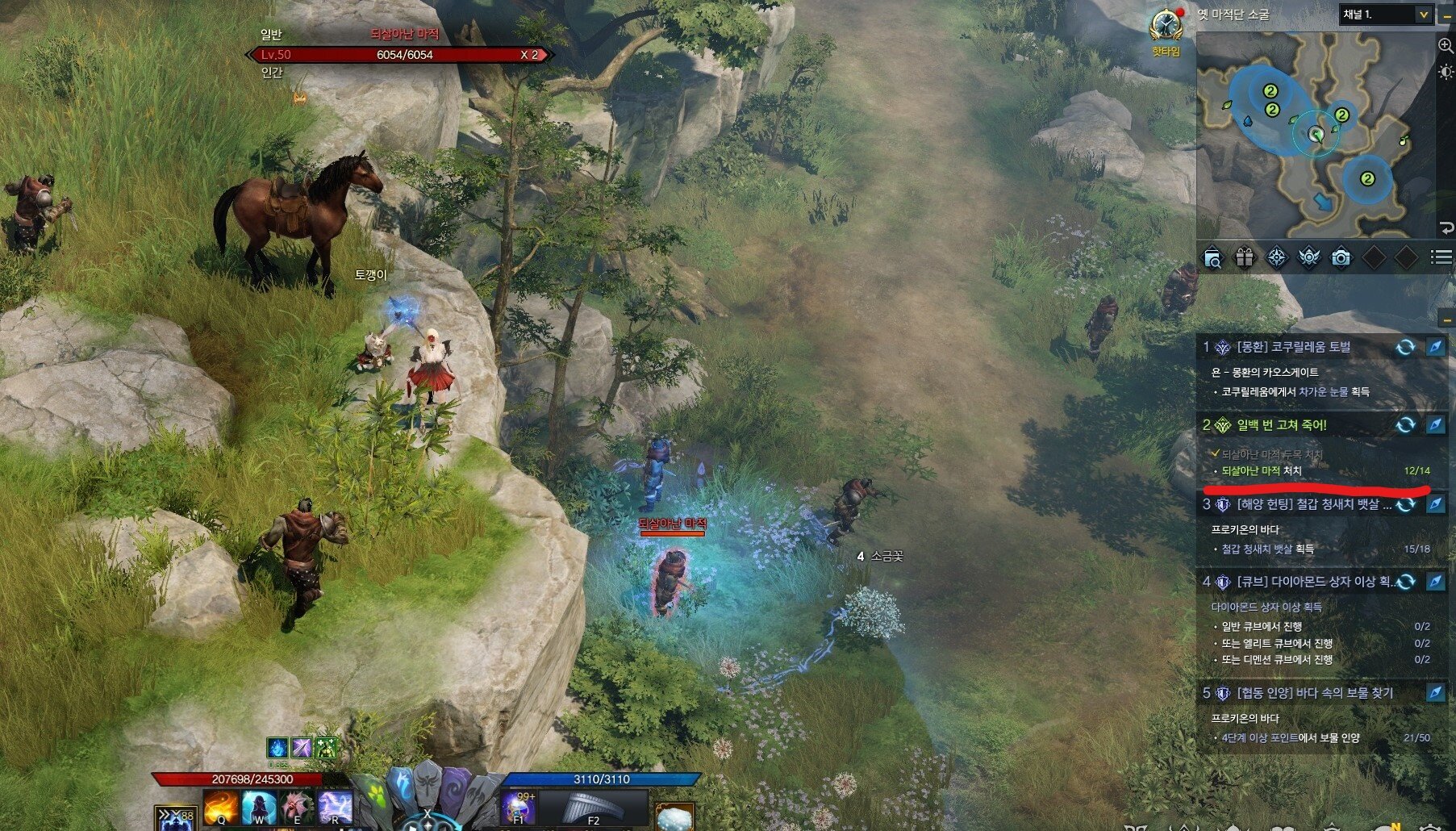Open the 핫타임 clock event icon
The height and width of the screenshot is (831, 1456).
click(1166, 27)
